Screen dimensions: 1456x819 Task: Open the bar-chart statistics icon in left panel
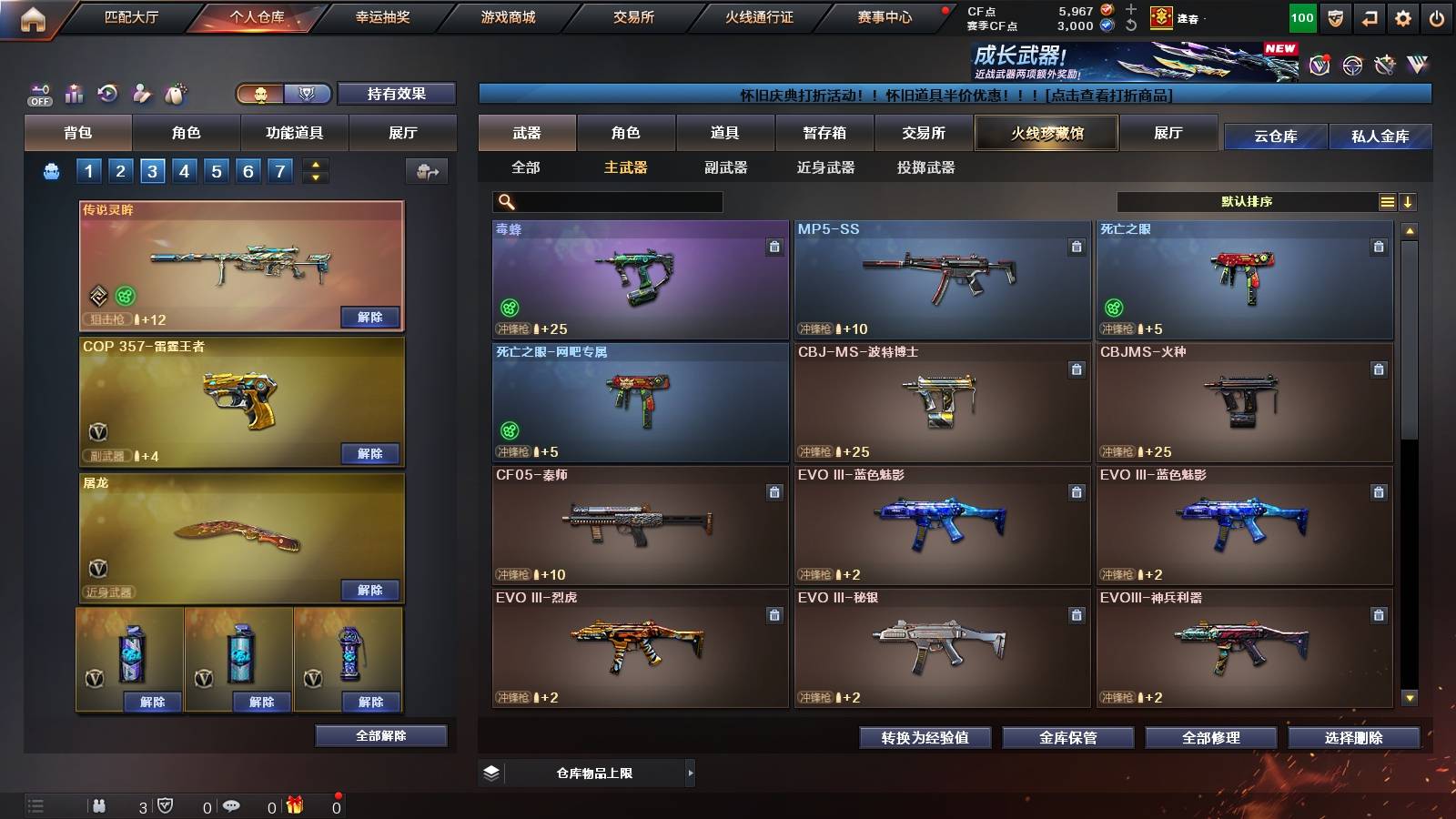pyautogui.click(x=74, y=94)
